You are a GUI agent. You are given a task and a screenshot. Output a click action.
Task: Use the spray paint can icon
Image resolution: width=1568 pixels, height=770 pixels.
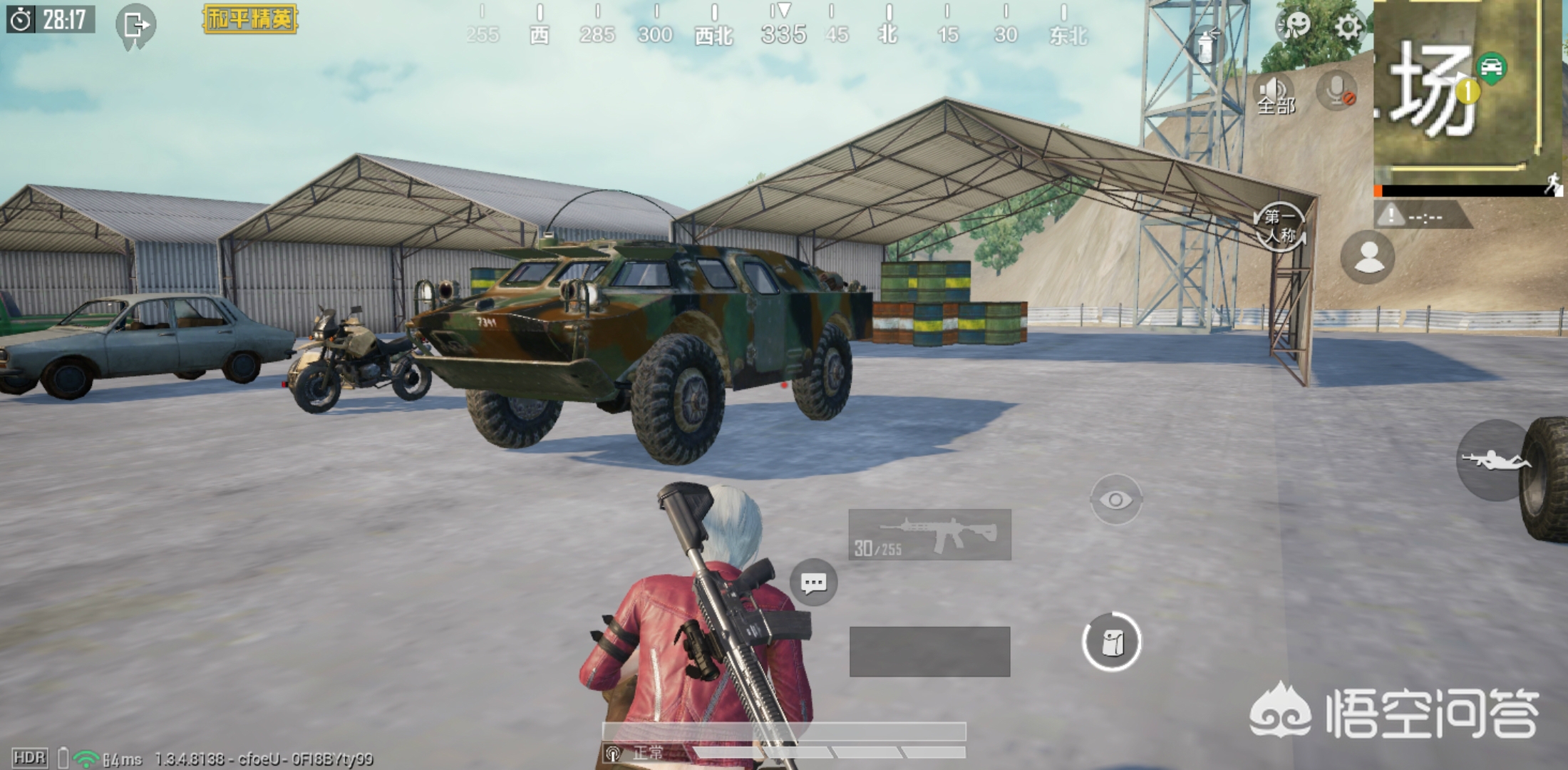pos(1206,44)
